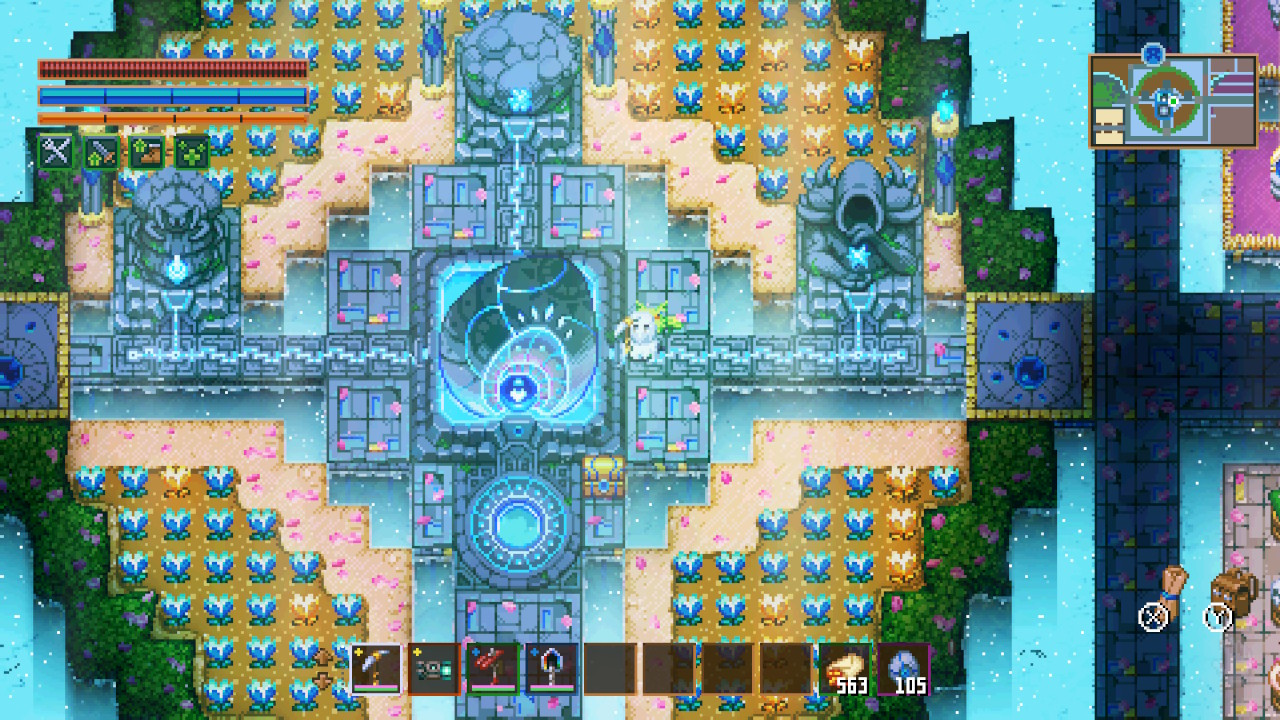Equip the shovel from the hotbar
The image size is (1280, 720).
552,668
